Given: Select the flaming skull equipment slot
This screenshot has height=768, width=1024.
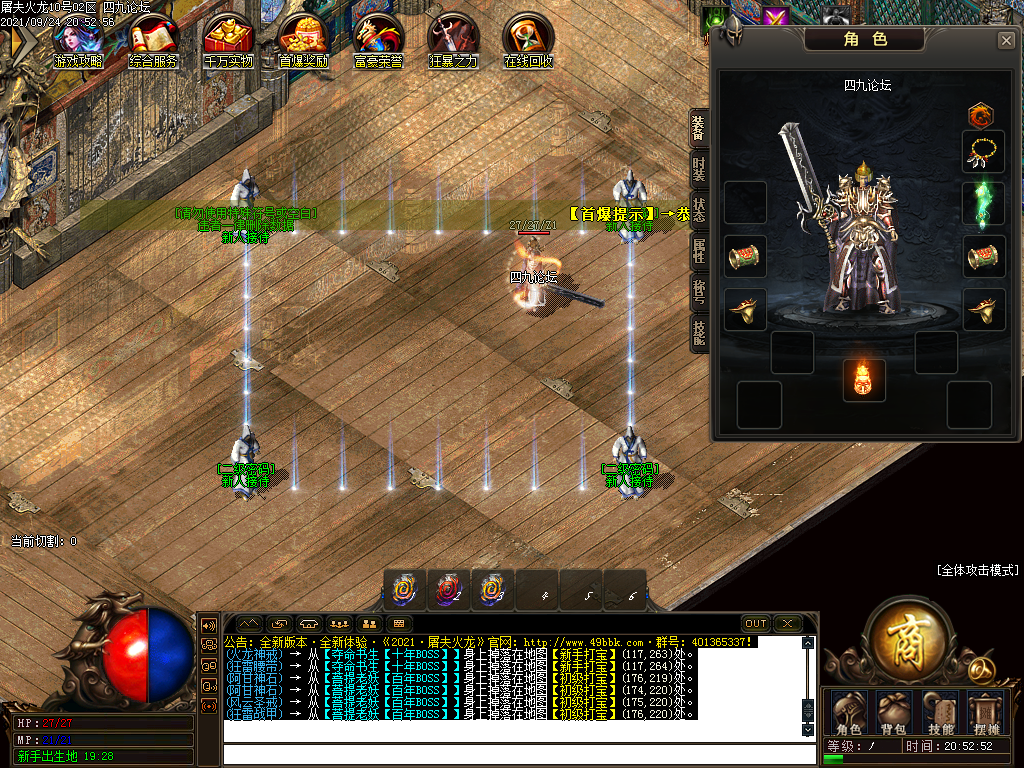Looking at the screenshot, I should click(x=864, y=381).
